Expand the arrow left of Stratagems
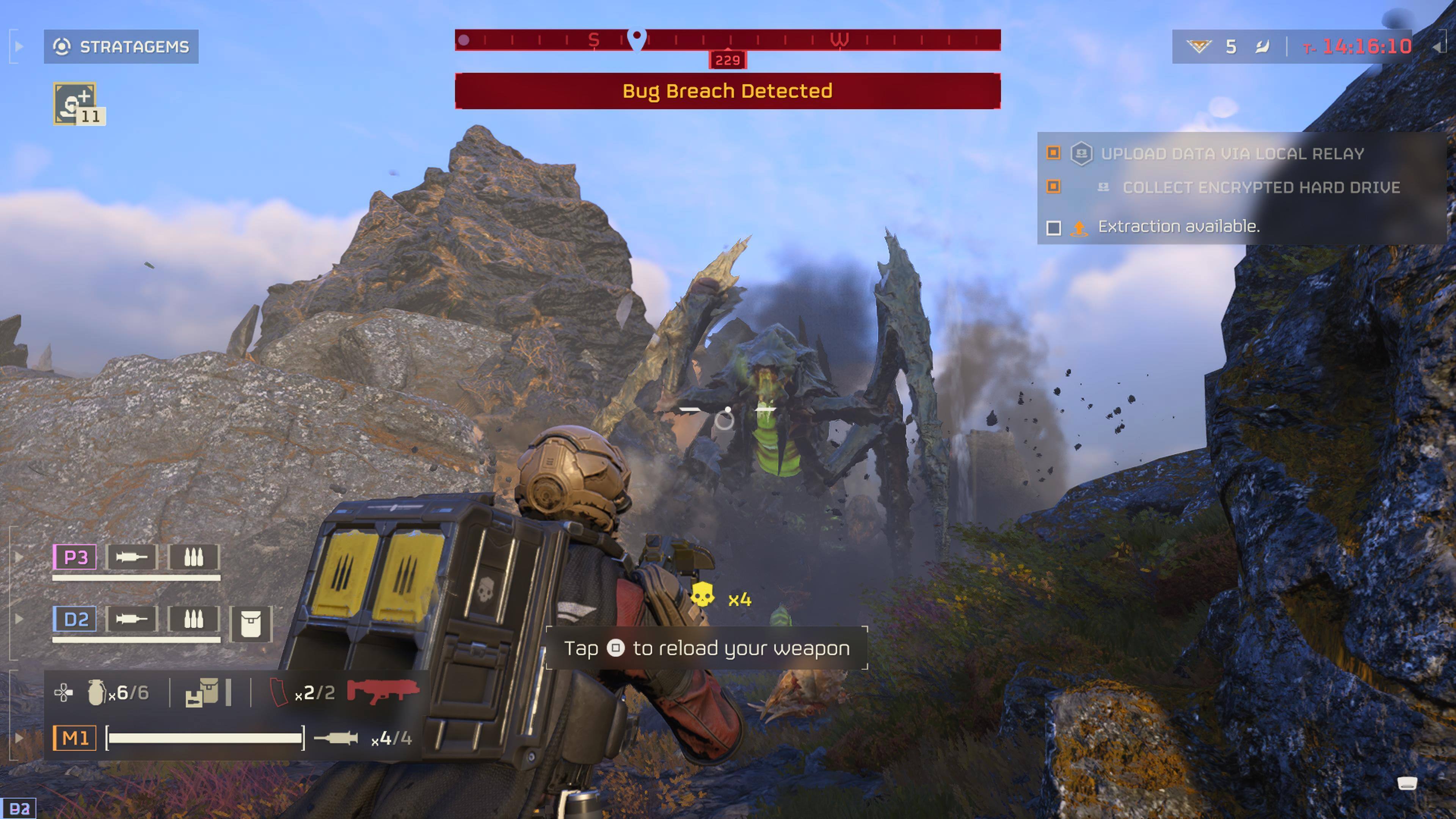This screenshot has height=819, width=1456. pos(19,46)
